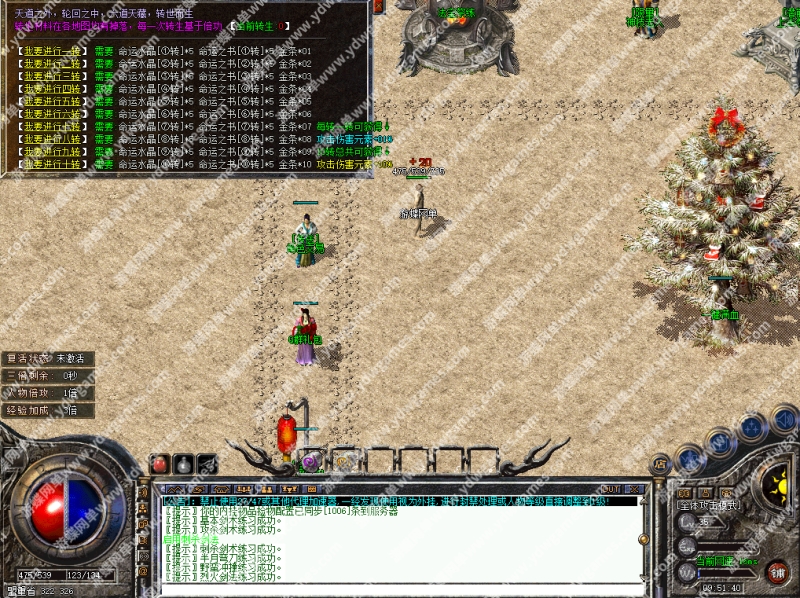
Task: Select the 我要进行三转 rebirth link
Action: (52, 75)
